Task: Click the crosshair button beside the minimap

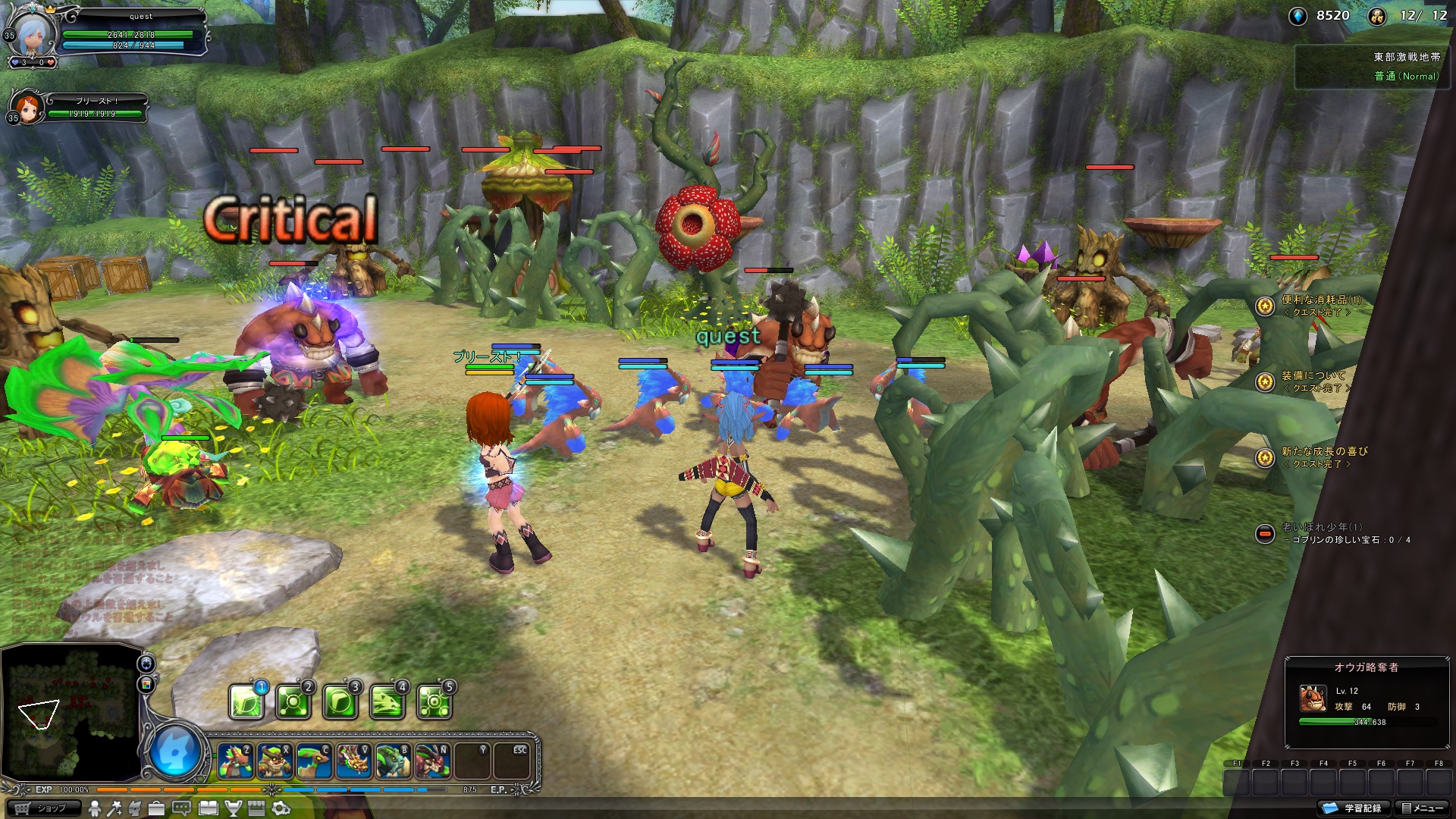Action: pyautogui.click(x=146, y=664)
